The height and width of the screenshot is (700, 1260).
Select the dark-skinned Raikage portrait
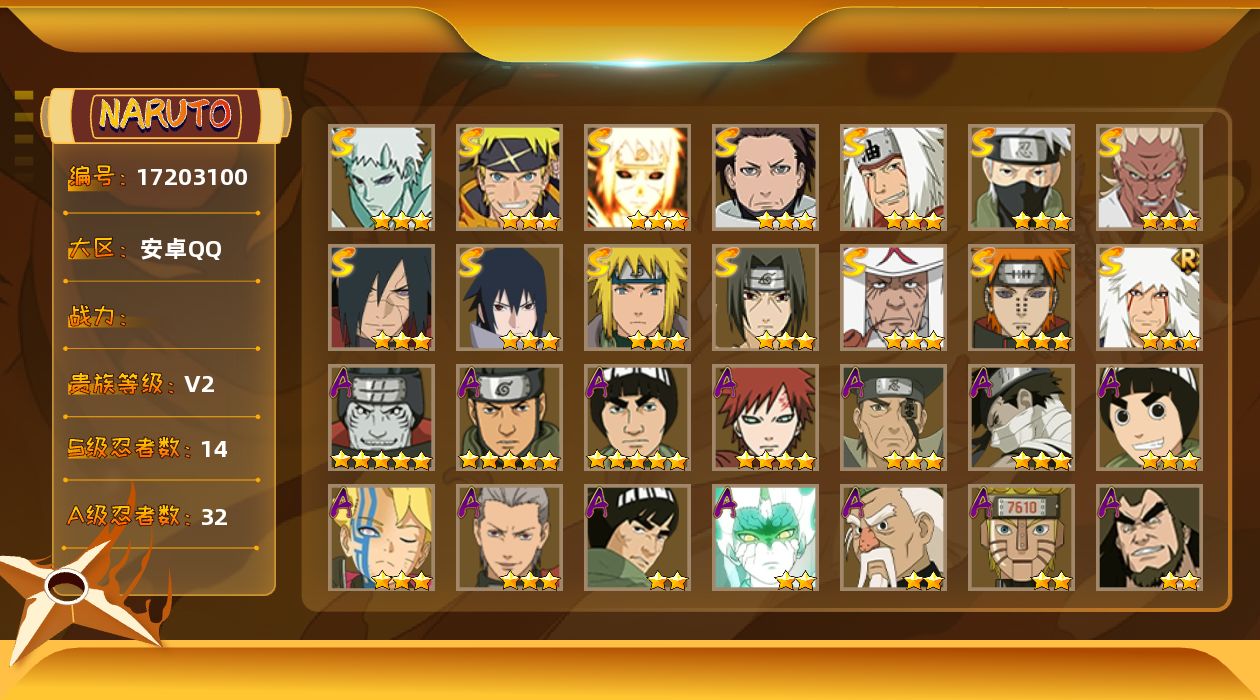click(x=1149, y=178)
